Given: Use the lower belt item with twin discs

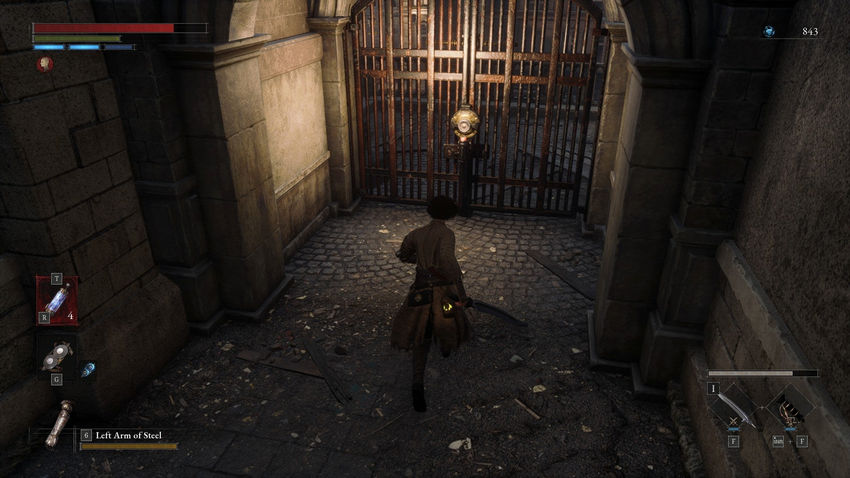Looking at the screenshot, I should [x=55, y=355].
